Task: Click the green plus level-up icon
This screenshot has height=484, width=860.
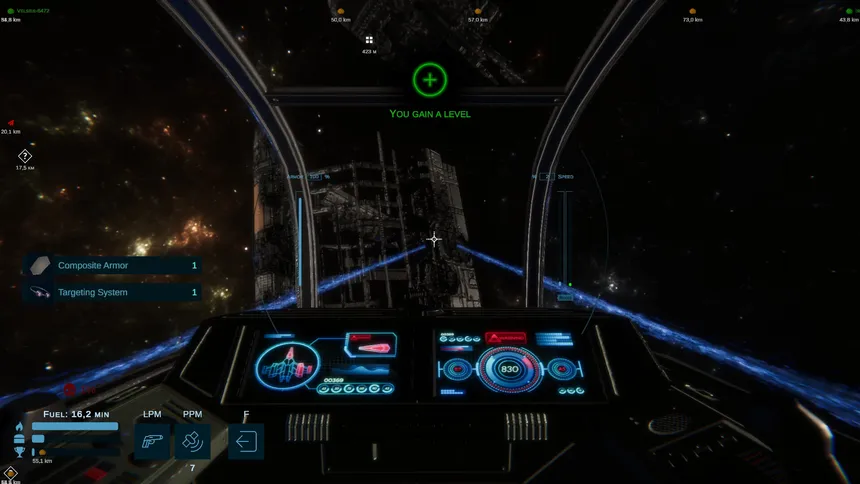Action: (430, 79)
